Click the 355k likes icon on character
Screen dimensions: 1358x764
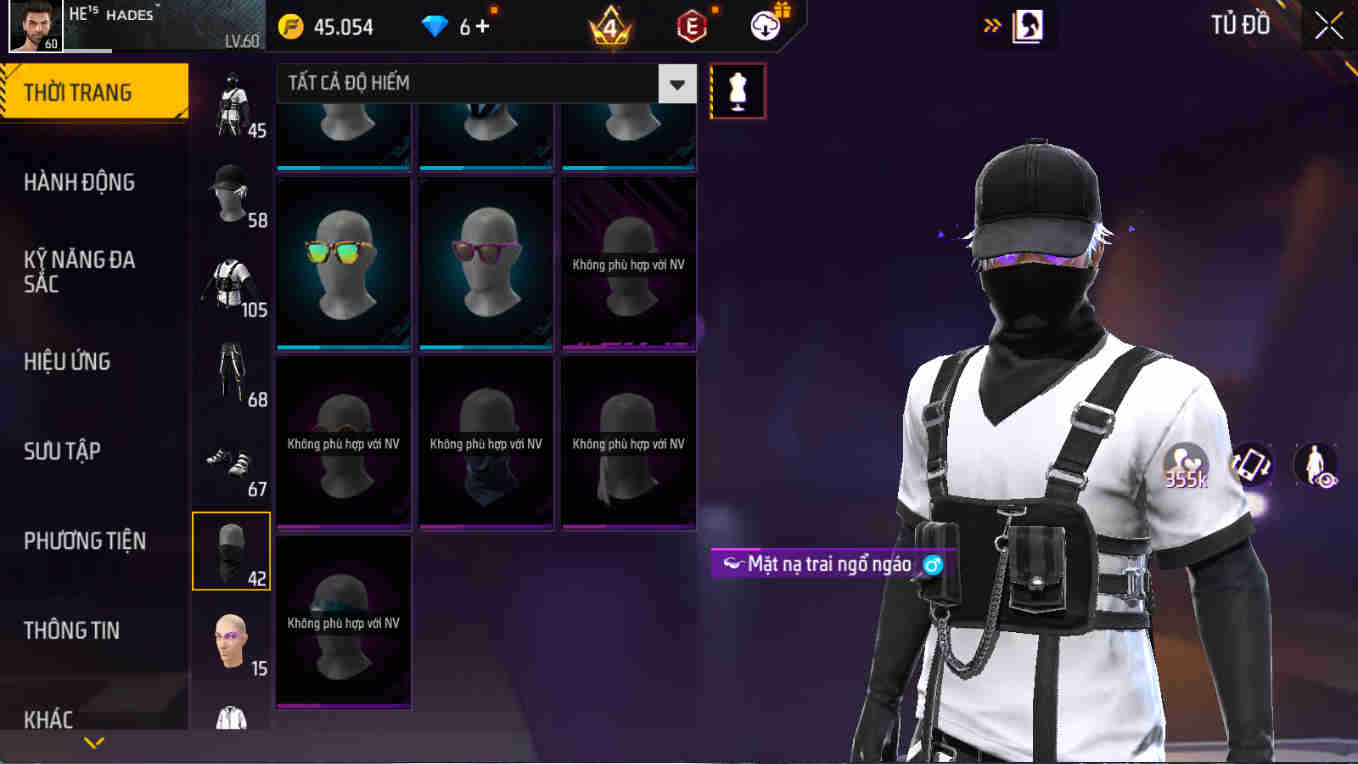coord(1187,465)
